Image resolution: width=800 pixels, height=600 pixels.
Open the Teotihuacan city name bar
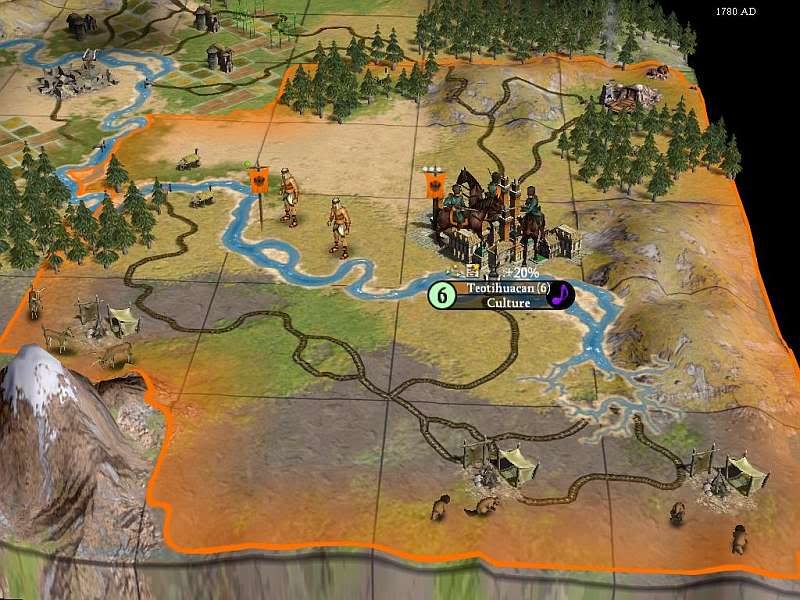501,288
